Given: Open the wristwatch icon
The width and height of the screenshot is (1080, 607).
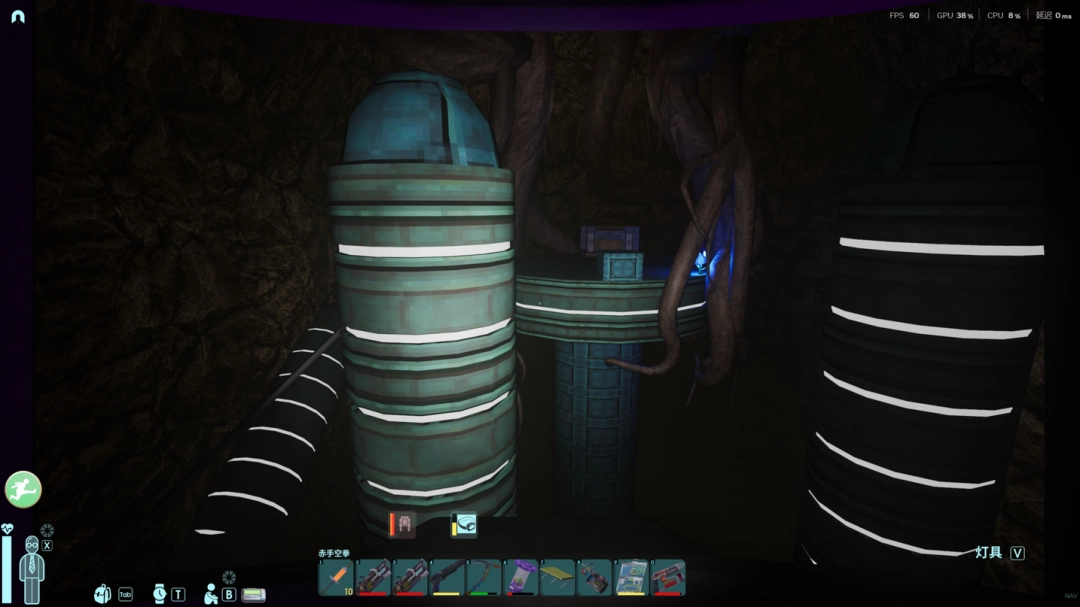Looking at the screenshot, I should pos(160,594).
